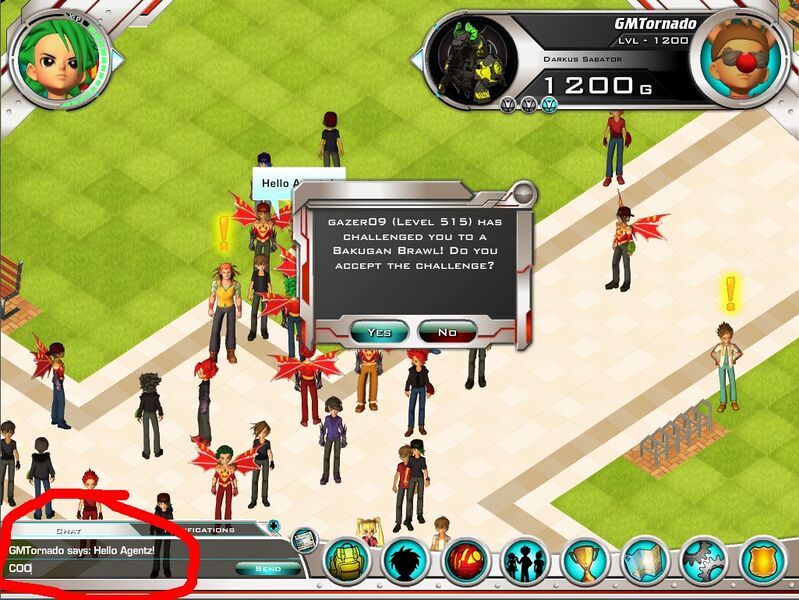Image resolution: width=799 pixels, height=600 pixels.
Task: Send the typed chat message
Action: (259, 569)
